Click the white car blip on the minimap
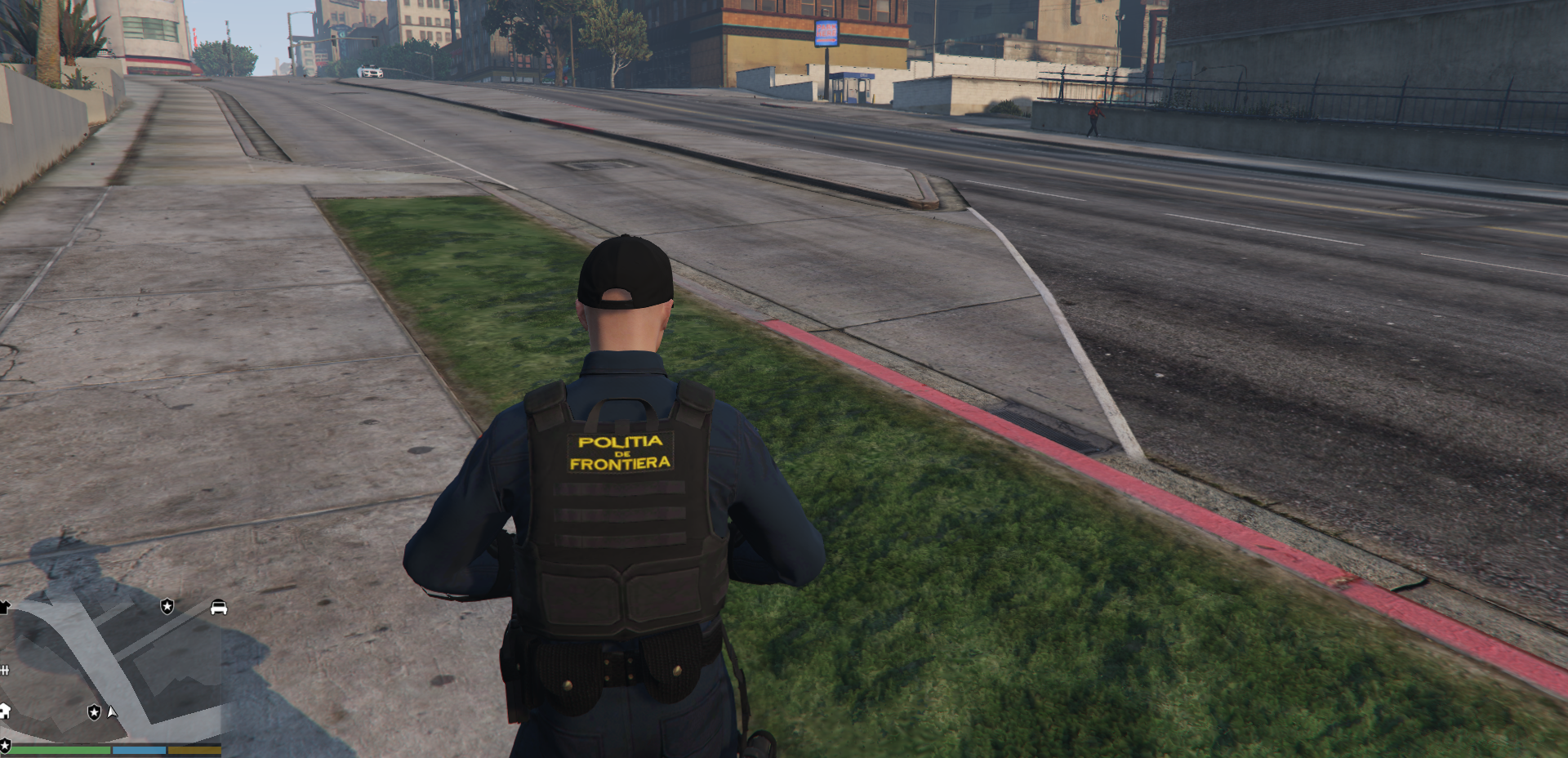1568x758 pixels. tap(219, 608)
